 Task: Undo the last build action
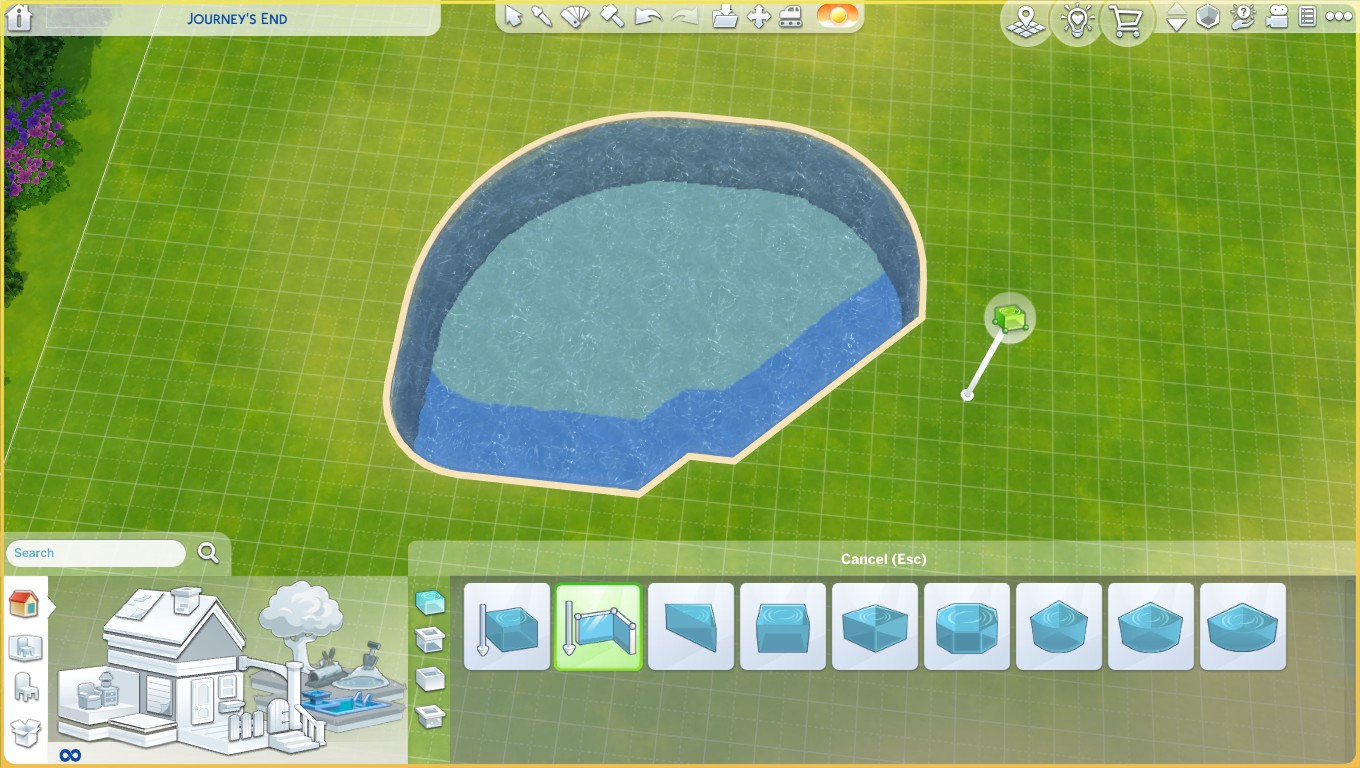[649, 16]
